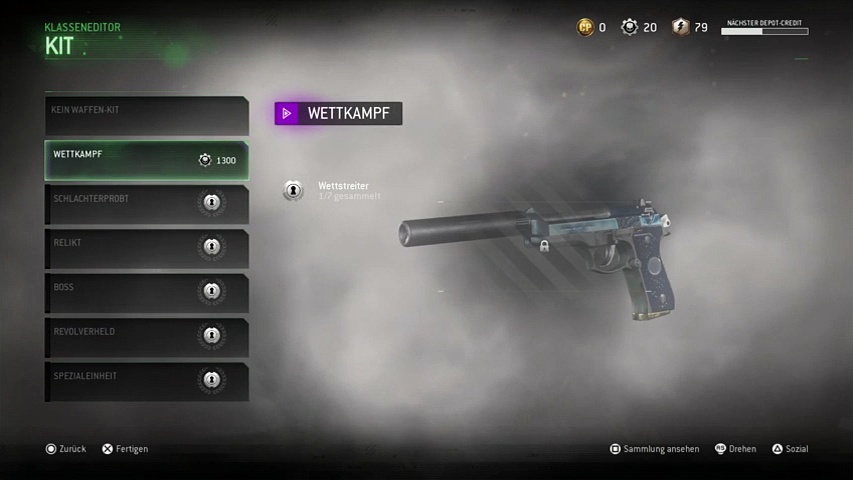Open the Relikt kit entry
The width and height of the screenshot is (853, 480).
[146, 248]
